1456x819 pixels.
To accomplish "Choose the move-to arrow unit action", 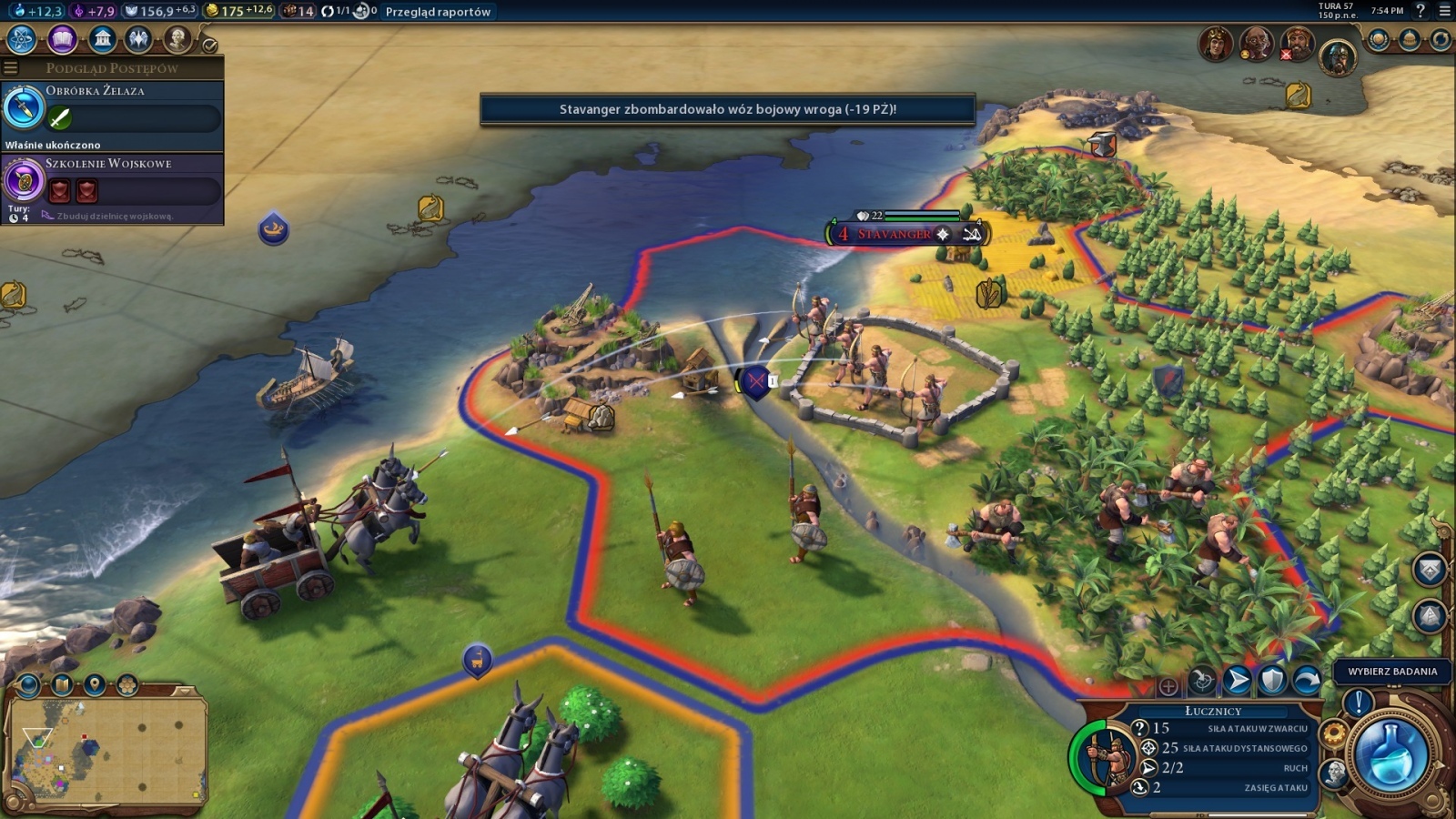I will click(x=1238, y=681).
